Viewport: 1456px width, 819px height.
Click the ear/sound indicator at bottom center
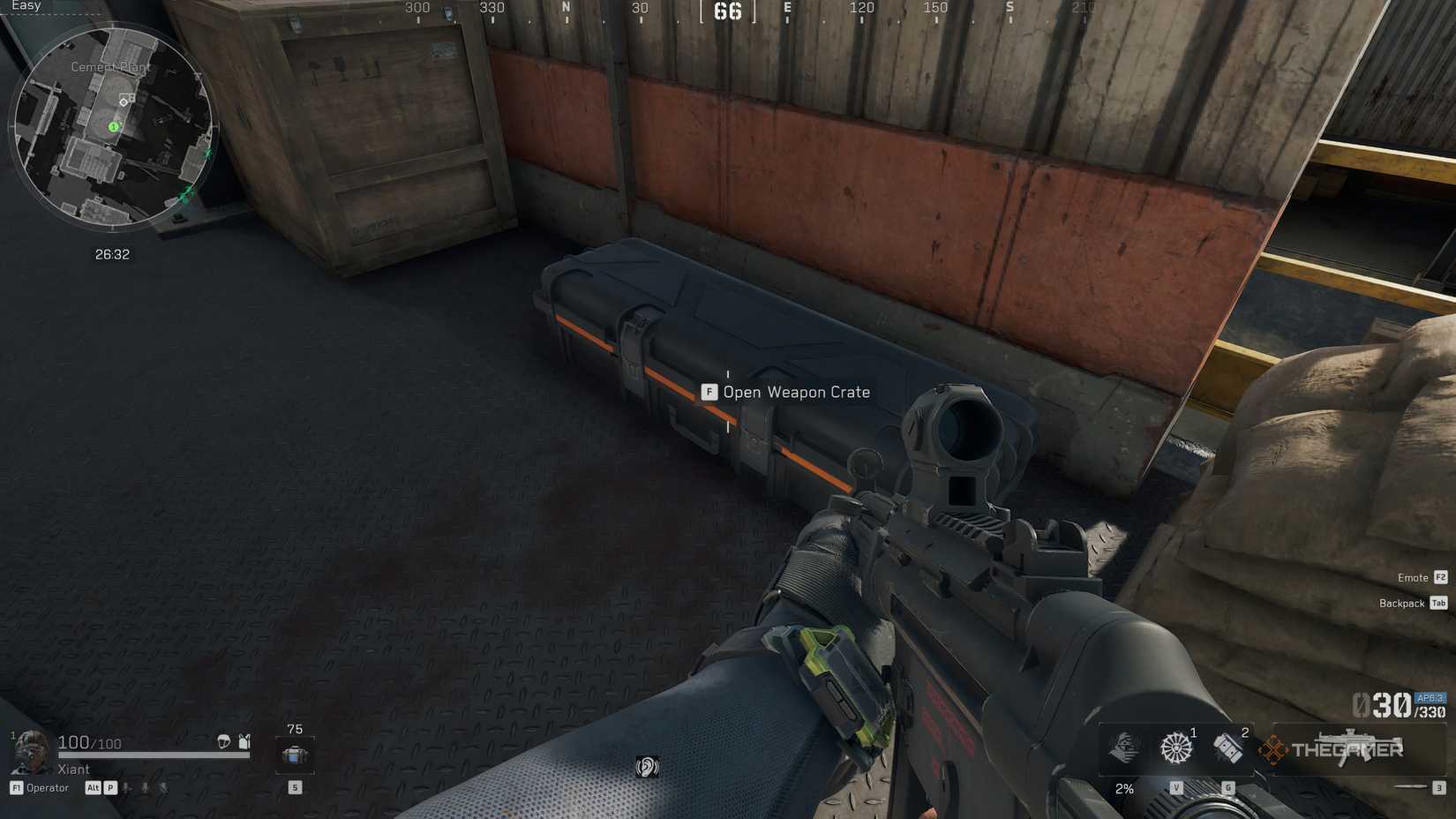point(650,767)
